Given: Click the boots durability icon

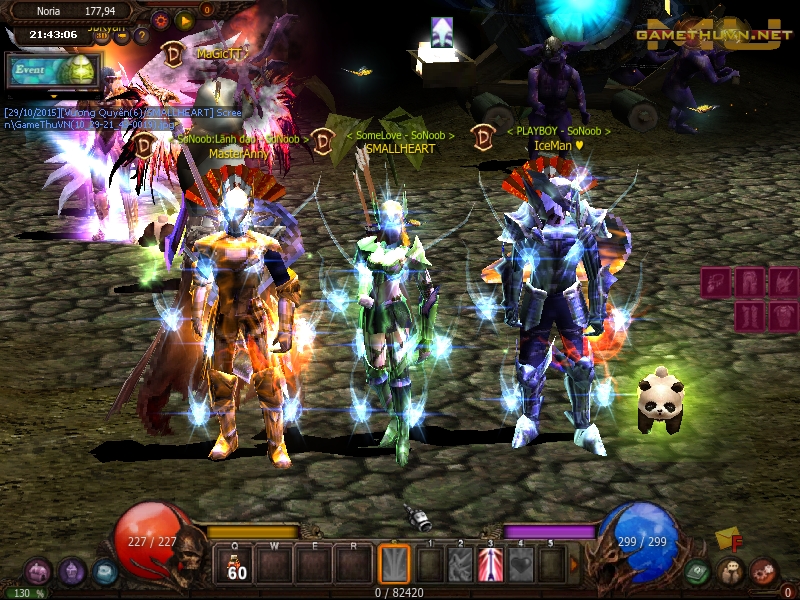Looking at the screenshot, I should click(750, 317).
